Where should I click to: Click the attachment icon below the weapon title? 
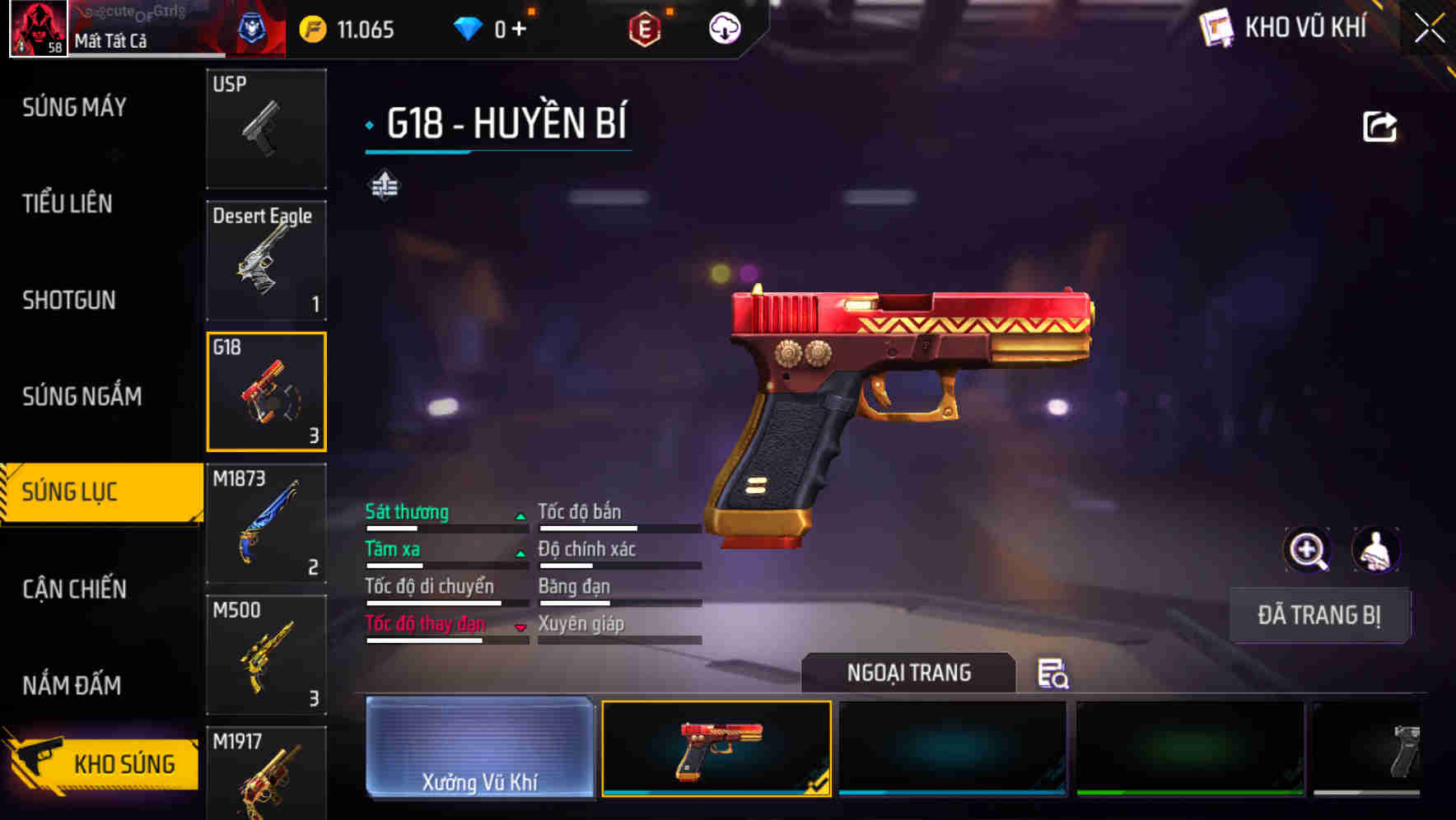point(386,186)
